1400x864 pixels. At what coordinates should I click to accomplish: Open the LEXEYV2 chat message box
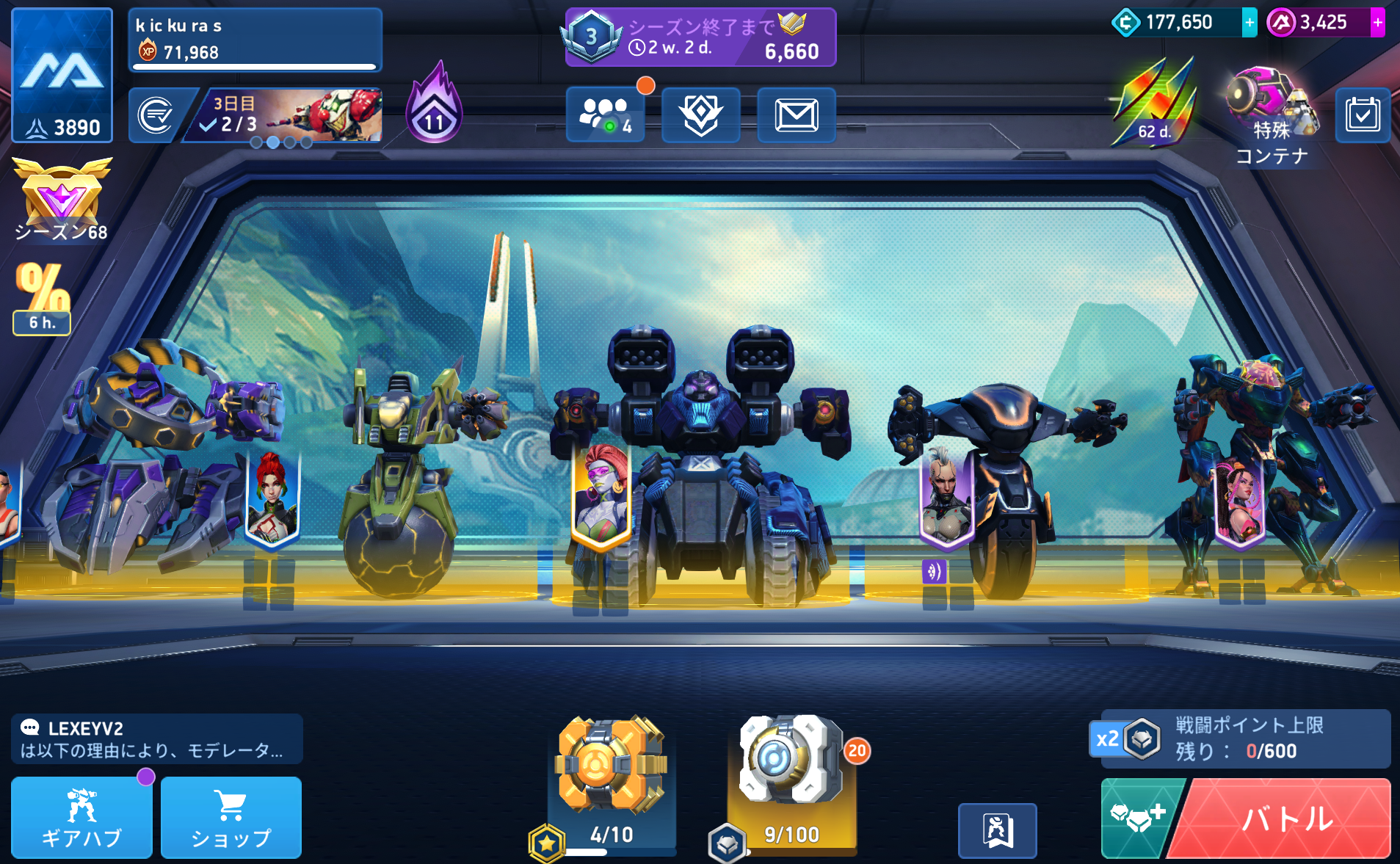click(x=157, y=739)
